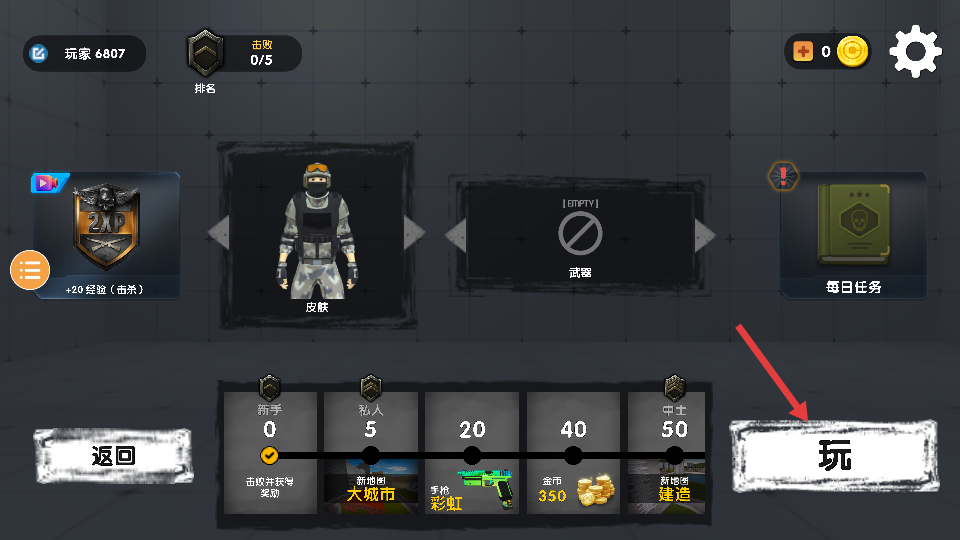Image resolution: width=960 pixels, height=540 pixels.
Task: Check the 350 金币 coin reward tile
Action: point(573,453)
